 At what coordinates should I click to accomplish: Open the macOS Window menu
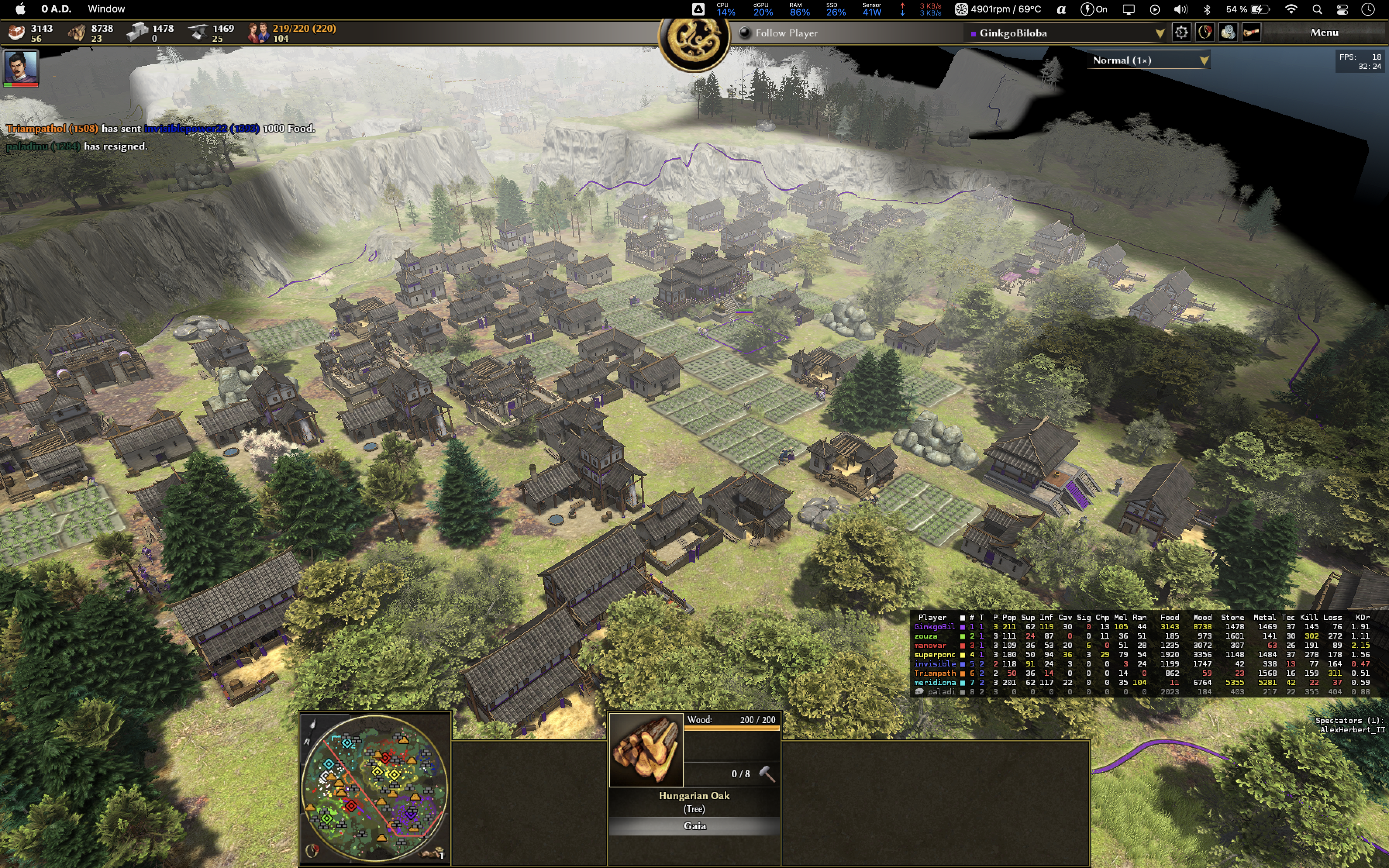(106, 9)
